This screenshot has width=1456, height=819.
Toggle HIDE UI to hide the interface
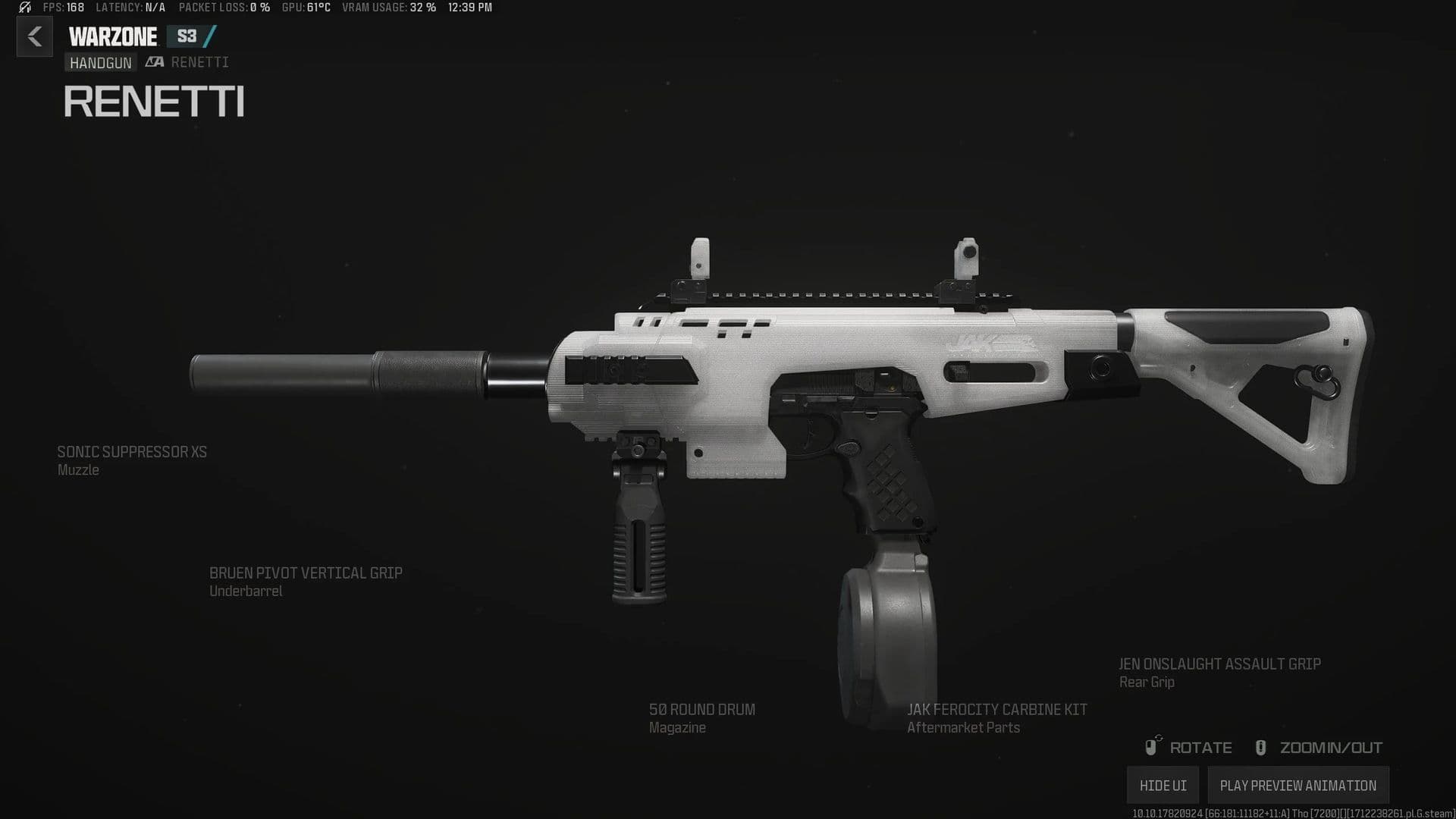1163,785
